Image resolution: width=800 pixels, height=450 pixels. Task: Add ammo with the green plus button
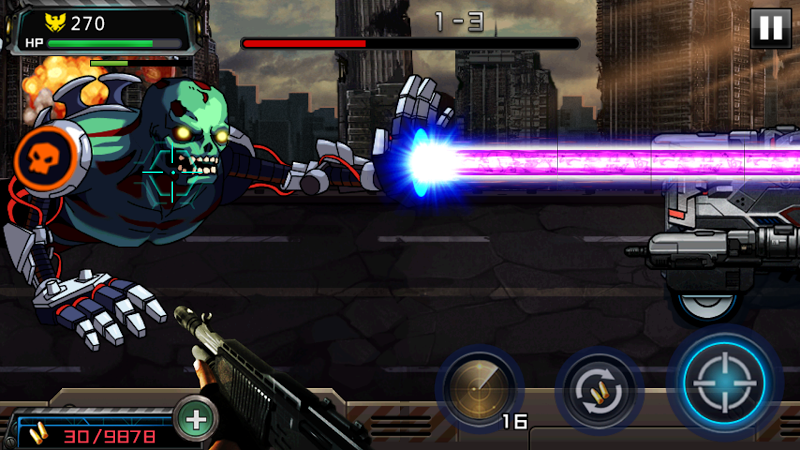196,420
